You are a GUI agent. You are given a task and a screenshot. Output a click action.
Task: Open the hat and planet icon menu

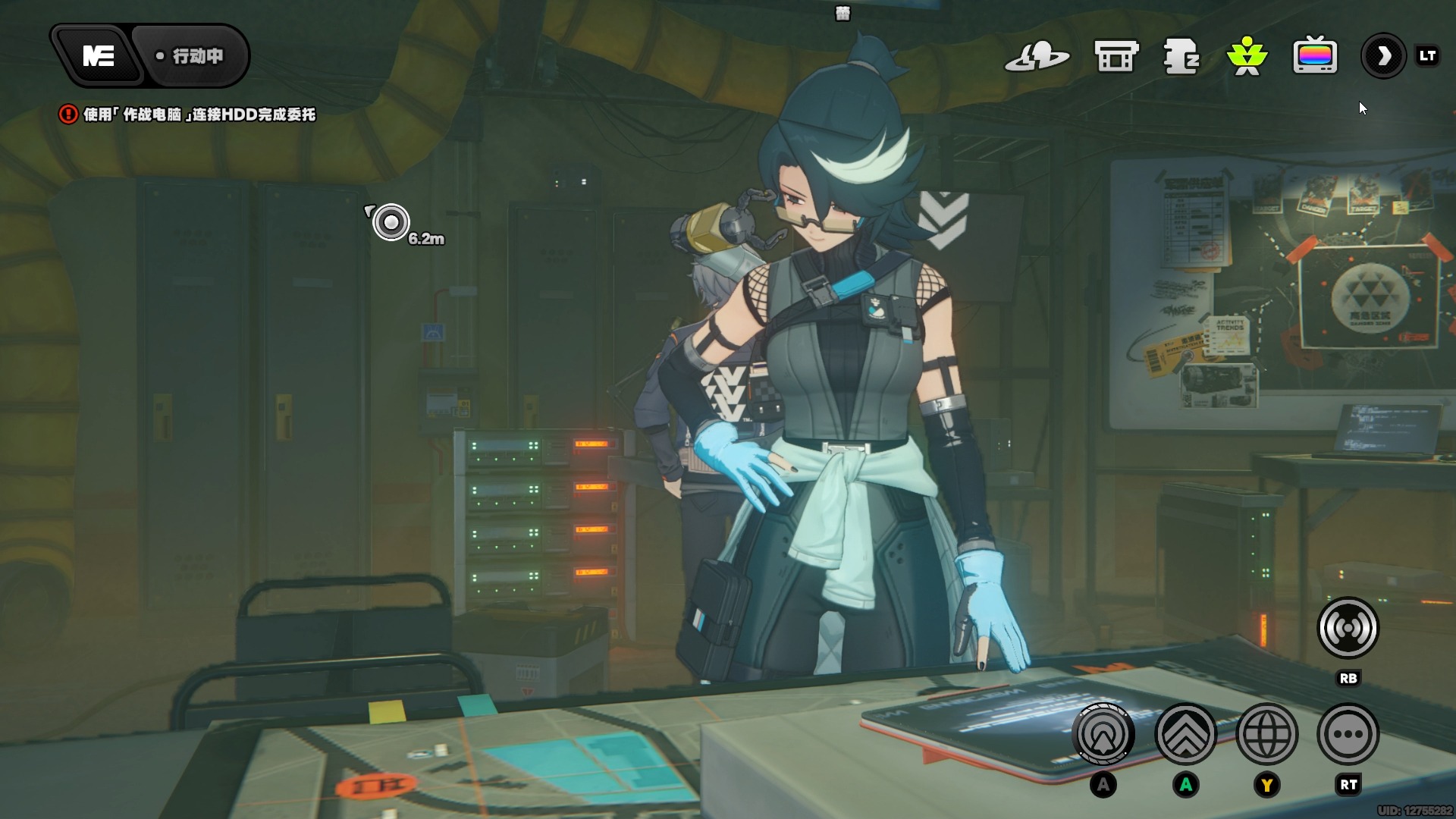1036,56
